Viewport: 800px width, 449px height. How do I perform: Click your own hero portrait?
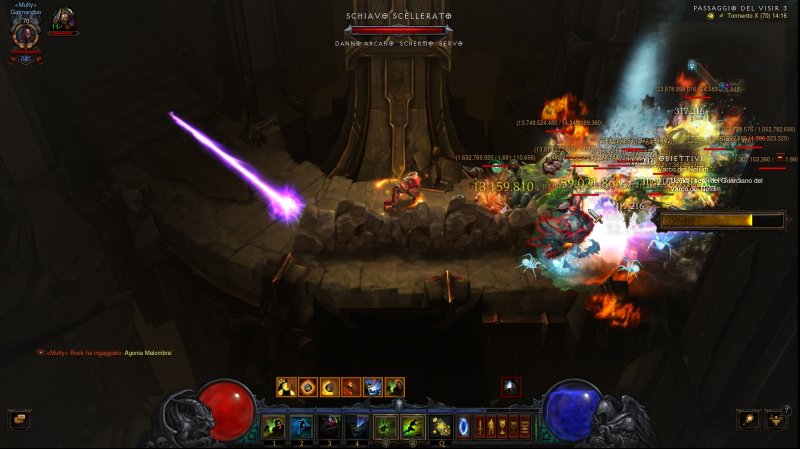pyautogui.click(x=25, y=30)
